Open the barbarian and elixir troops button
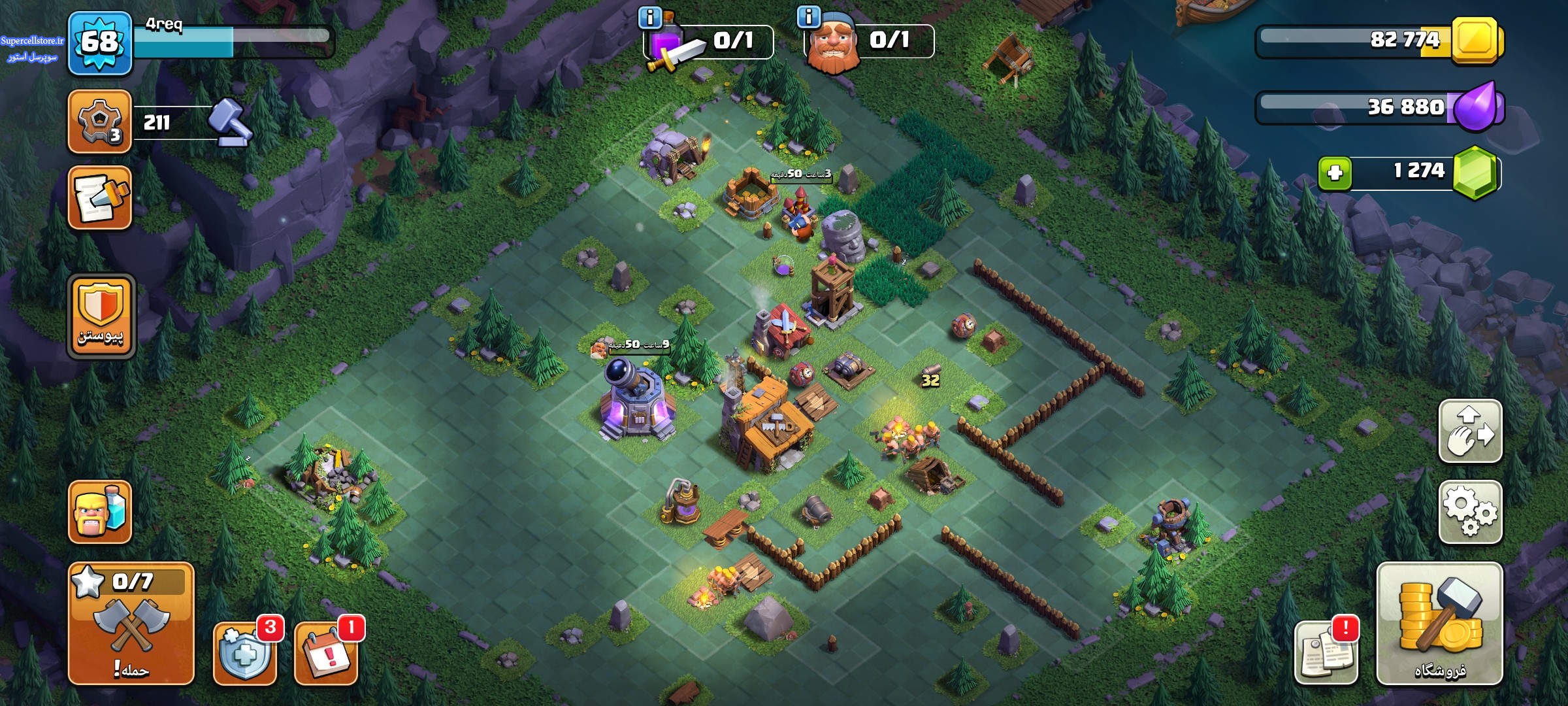This screenshot has height=706, width=1568. click(x=100, y=512)
